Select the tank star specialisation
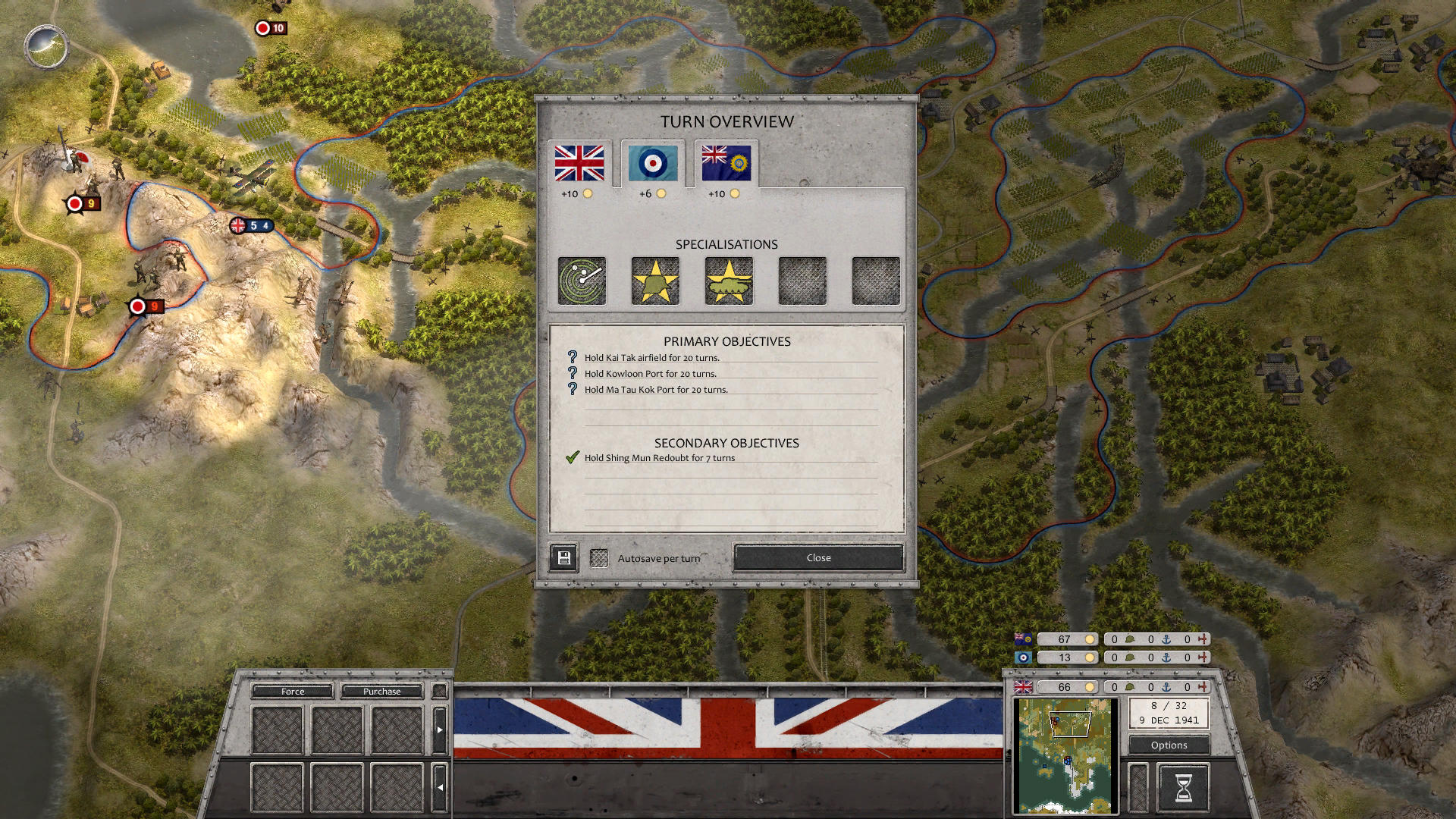The height and width of the screenshot is (819, 1456). (x=728, y=281)
